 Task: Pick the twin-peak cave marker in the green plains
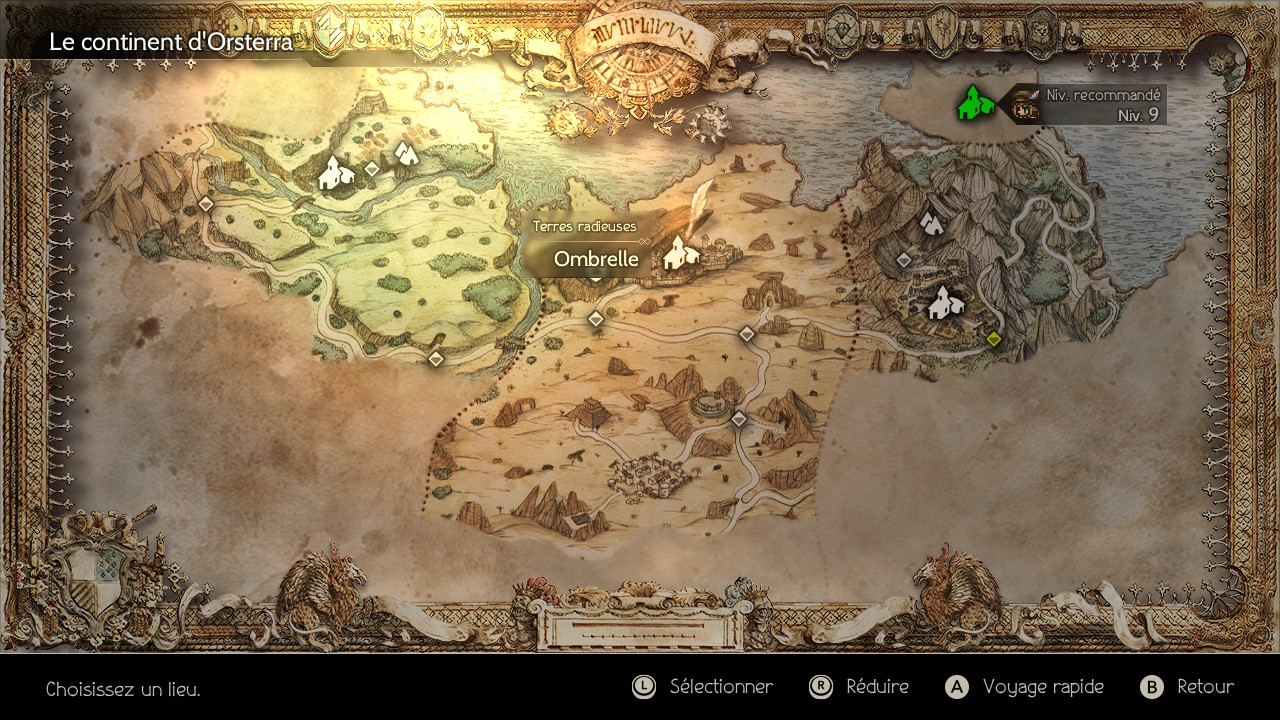(405, 153)
